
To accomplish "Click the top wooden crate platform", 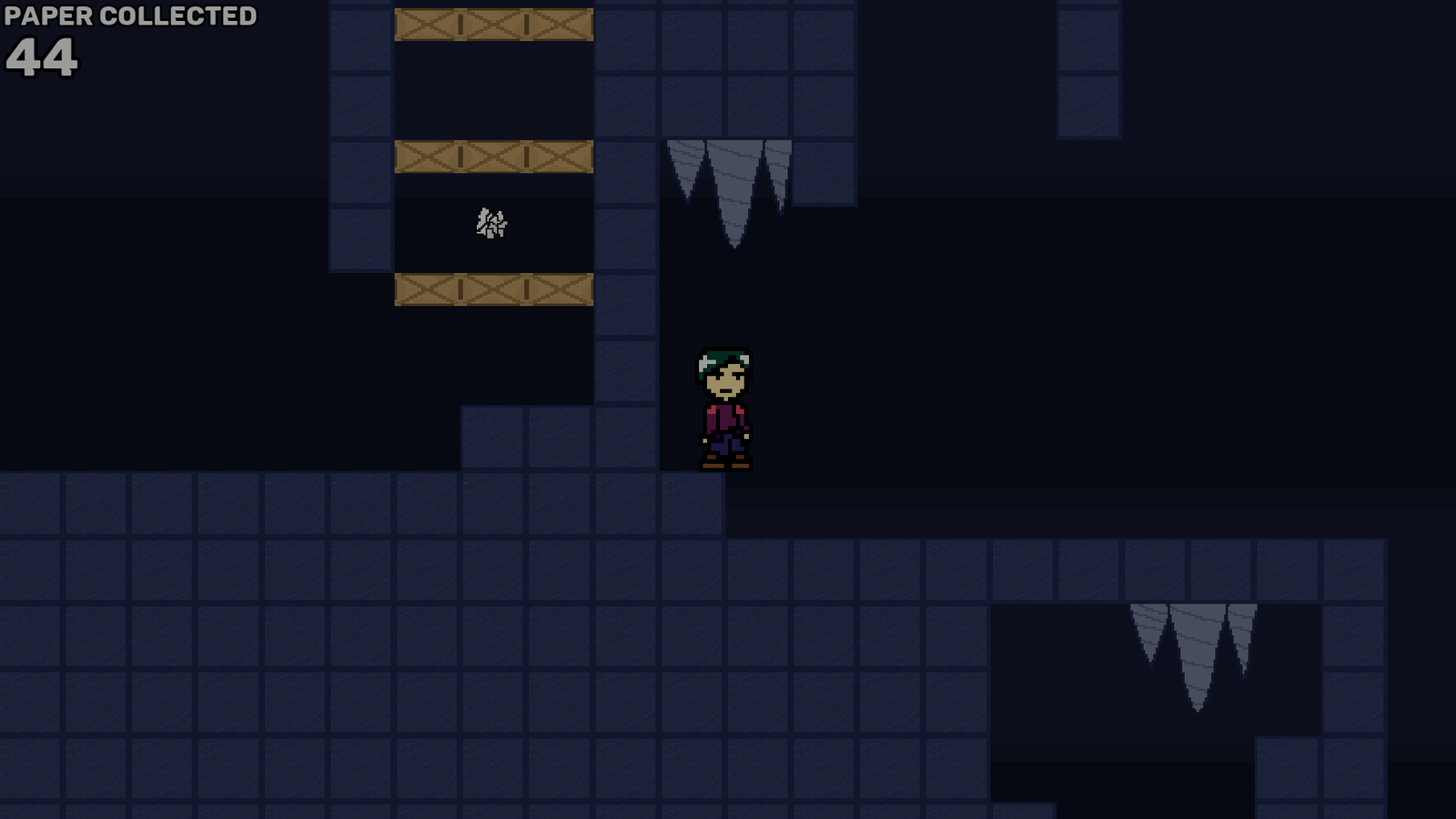I will pyautogui.click(x=491, y=23).
